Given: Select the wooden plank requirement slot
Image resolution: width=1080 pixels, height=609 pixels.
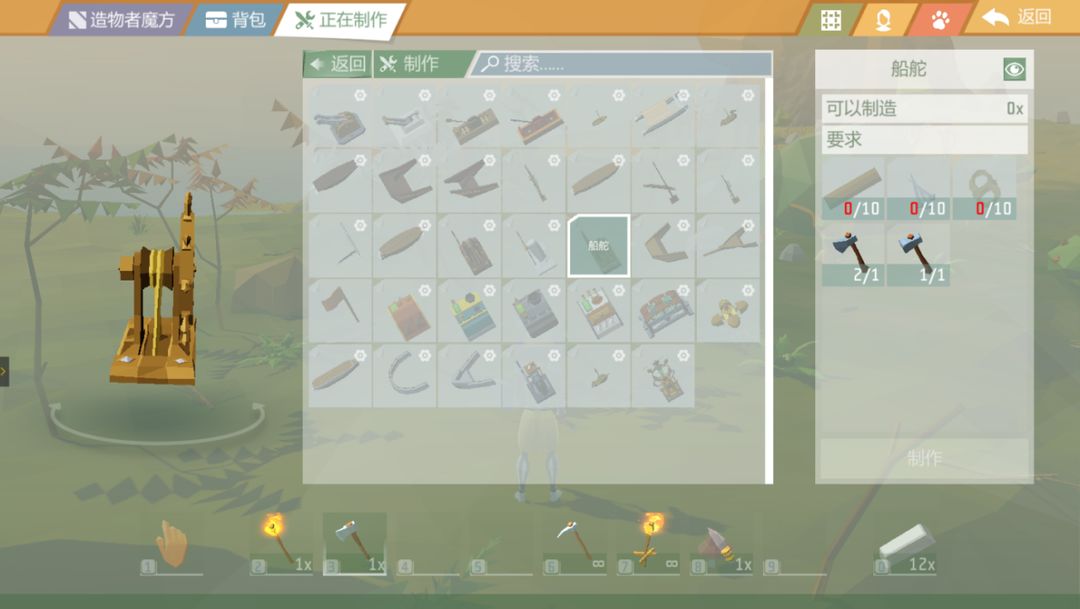Looking at the screenshot, I should 853,190.
